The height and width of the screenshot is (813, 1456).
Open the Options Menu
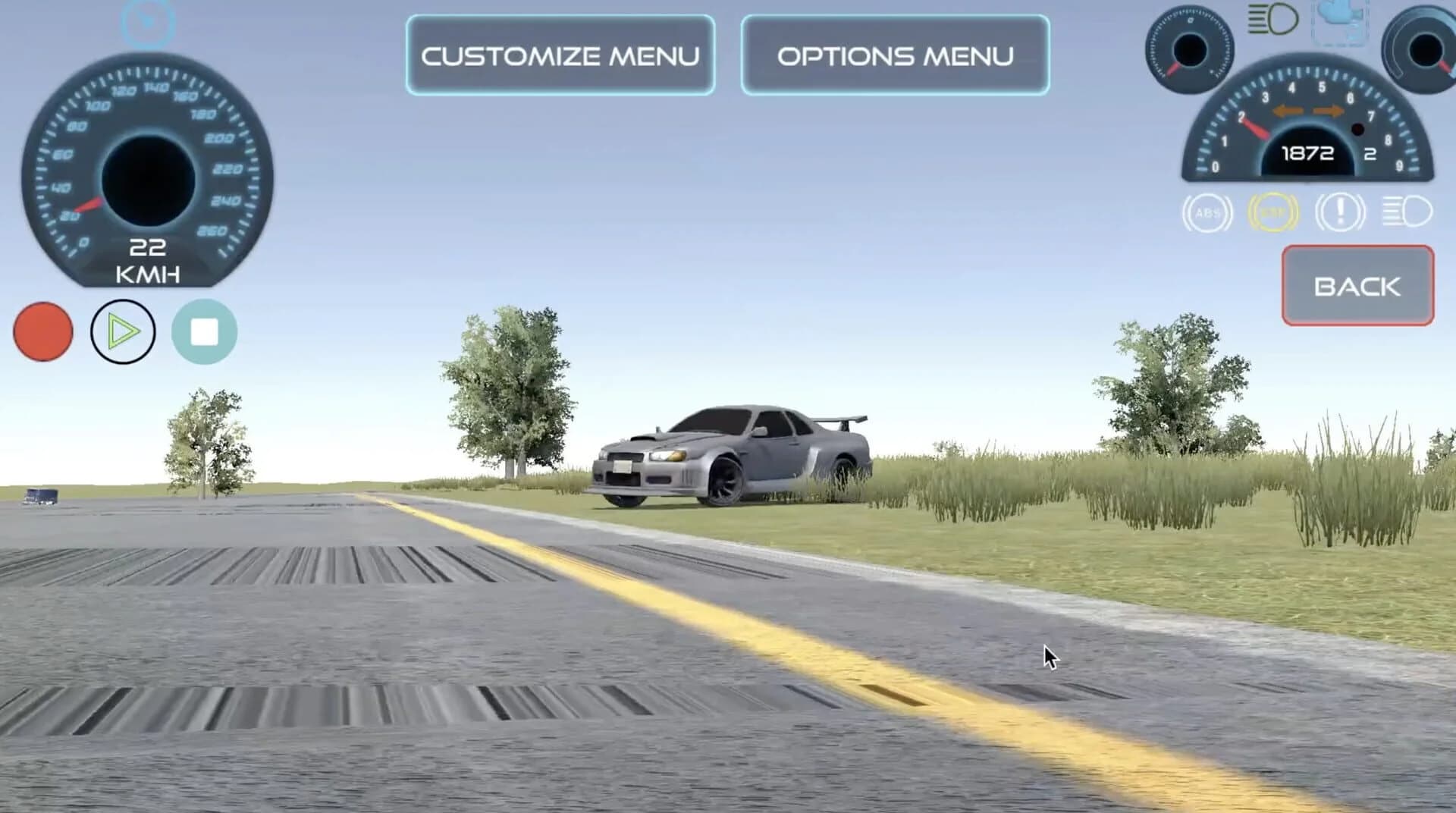click(x=895, y=55)
